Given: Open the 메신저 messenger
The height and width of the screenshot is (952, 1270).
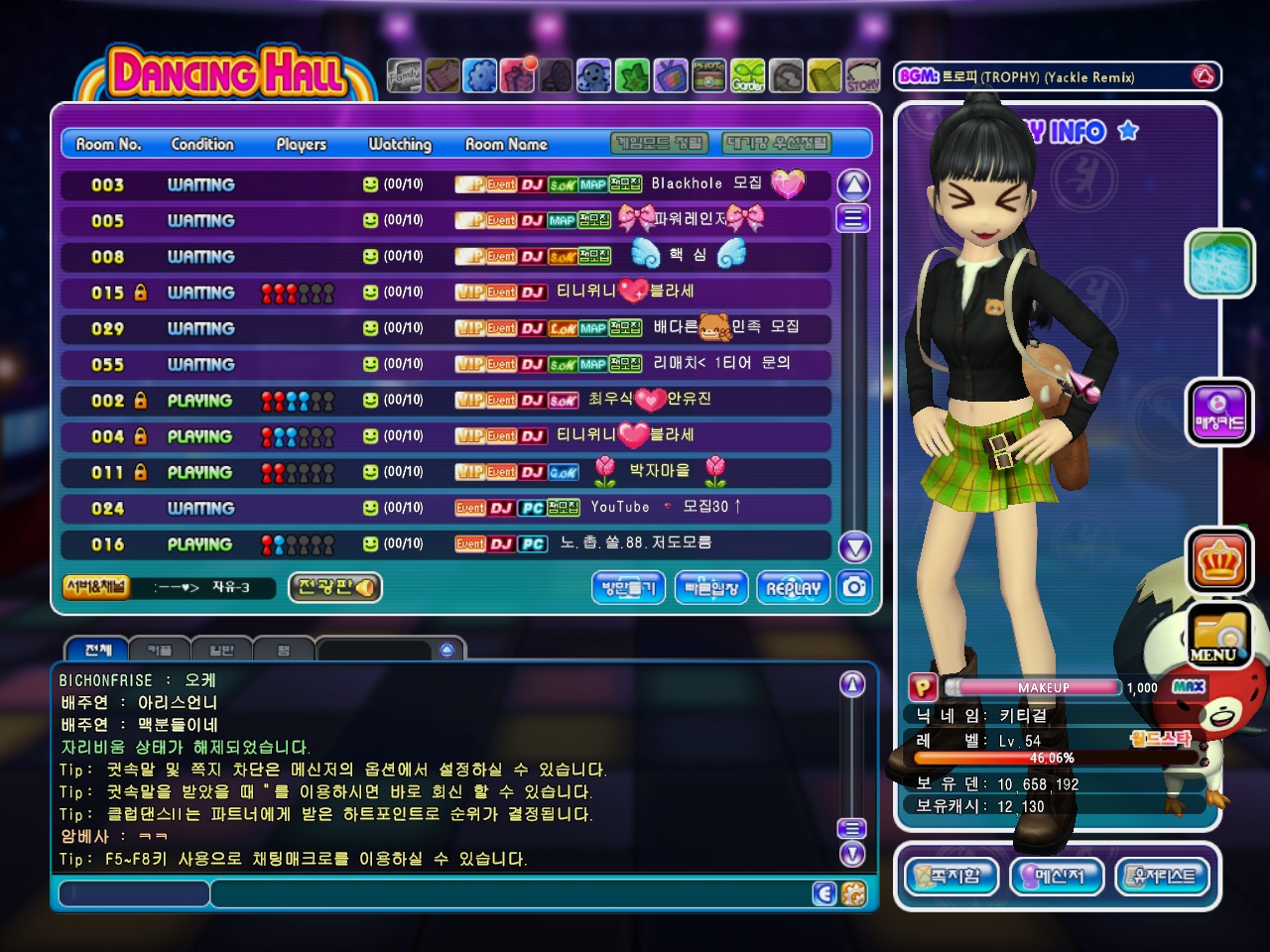Looking at the screenshot, I should pos(1058,876).
